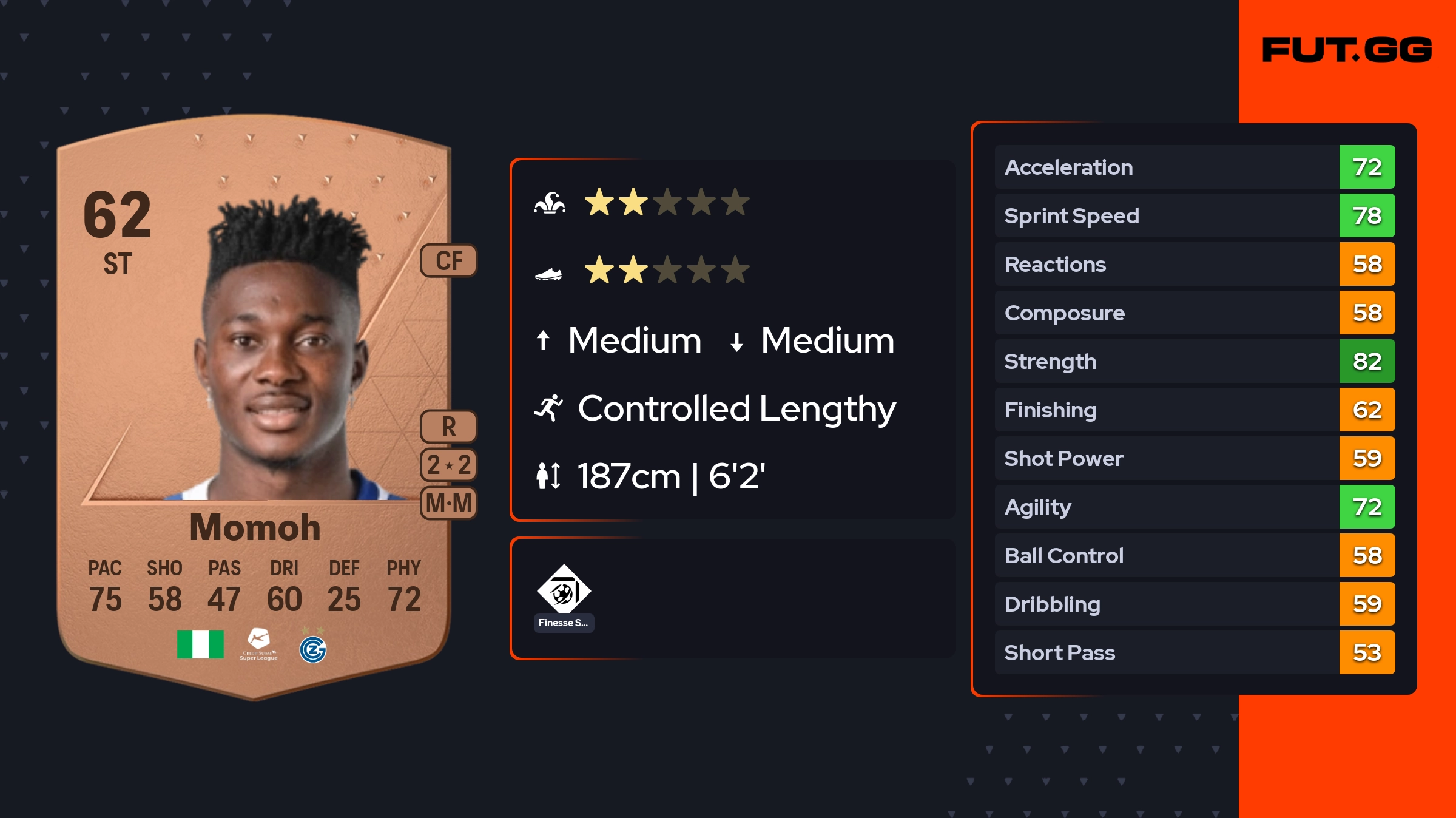Click the Finesse Shot playstyle icon
Image resolution: width=1456 pixels, height=818 pixels.
click(x=564, y=590)
